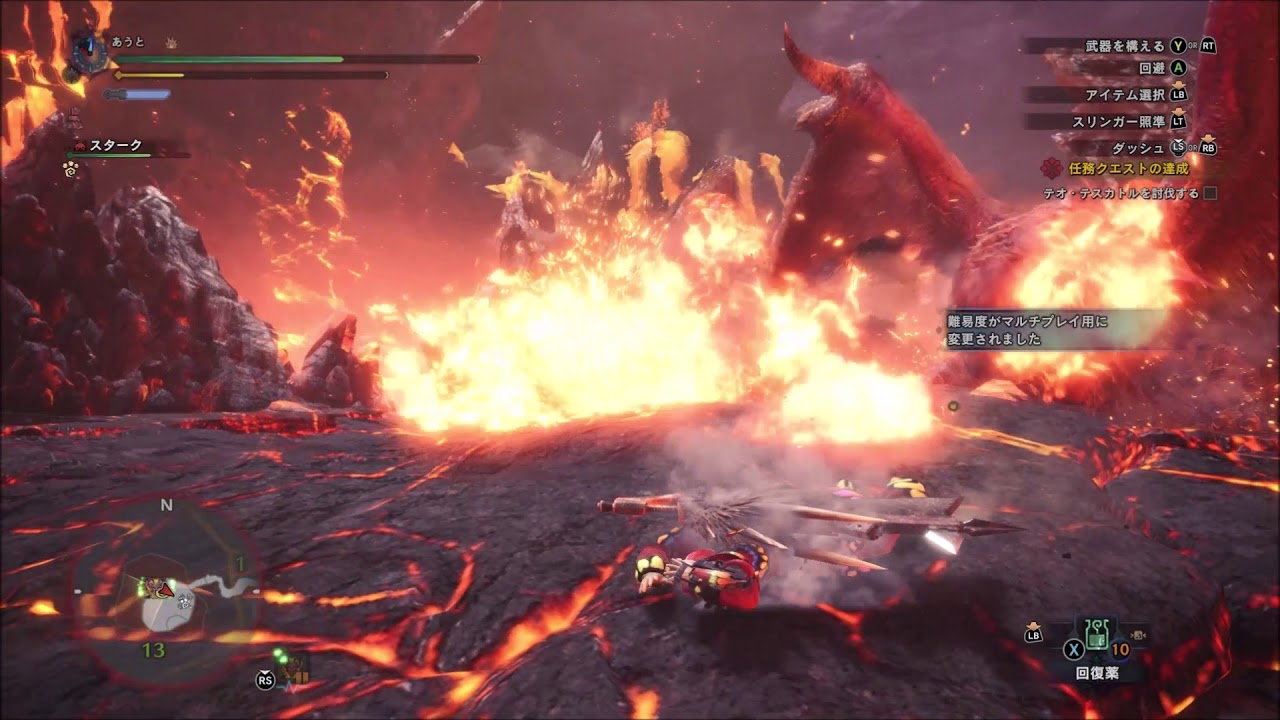Click the quest timer clock icon
This screenshot has height=720, width=1280.
coord(88,50)
